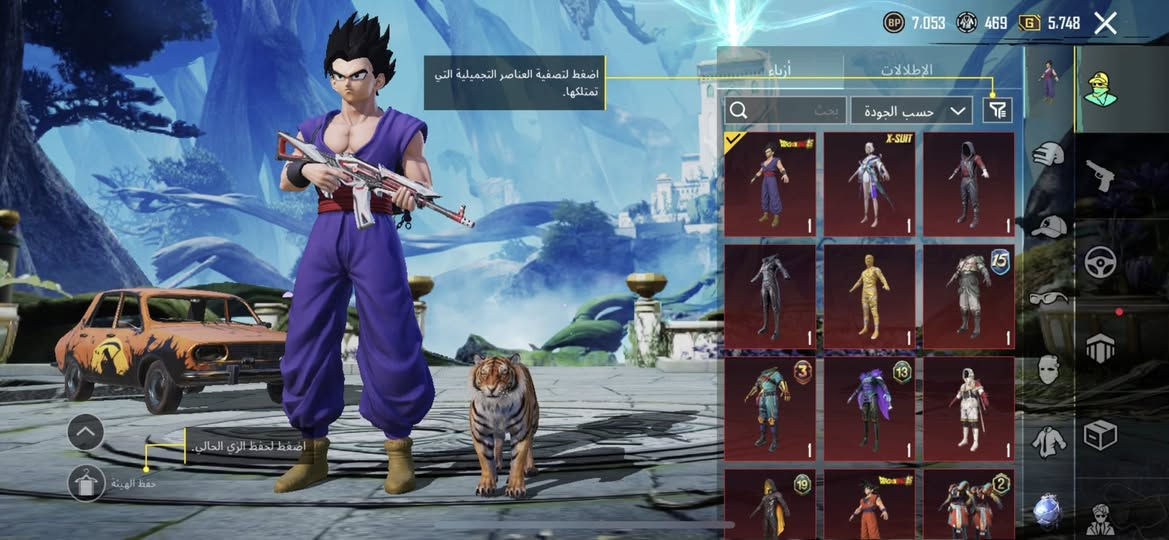This screenshot has height=540, width=1169.
Task: Open the cap headwear category
Action: coord(1048,227)
